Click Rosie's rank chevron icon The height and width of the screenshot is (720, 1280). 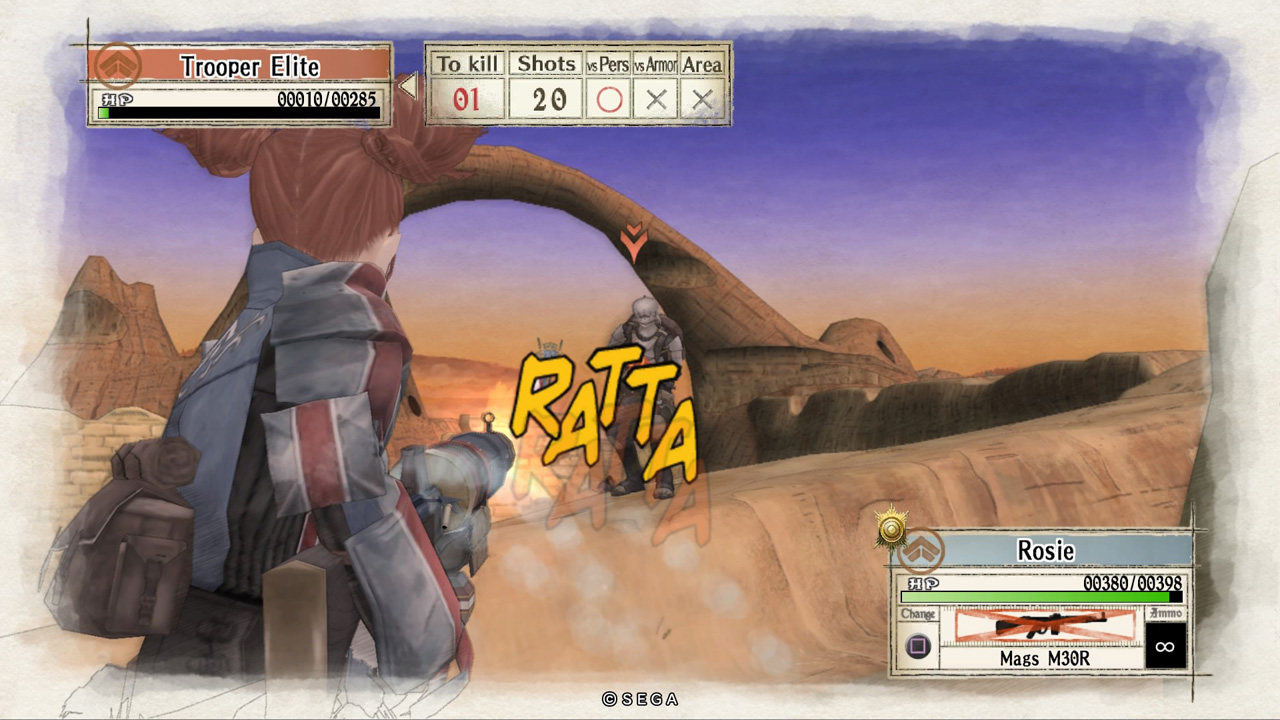(922, 550)
